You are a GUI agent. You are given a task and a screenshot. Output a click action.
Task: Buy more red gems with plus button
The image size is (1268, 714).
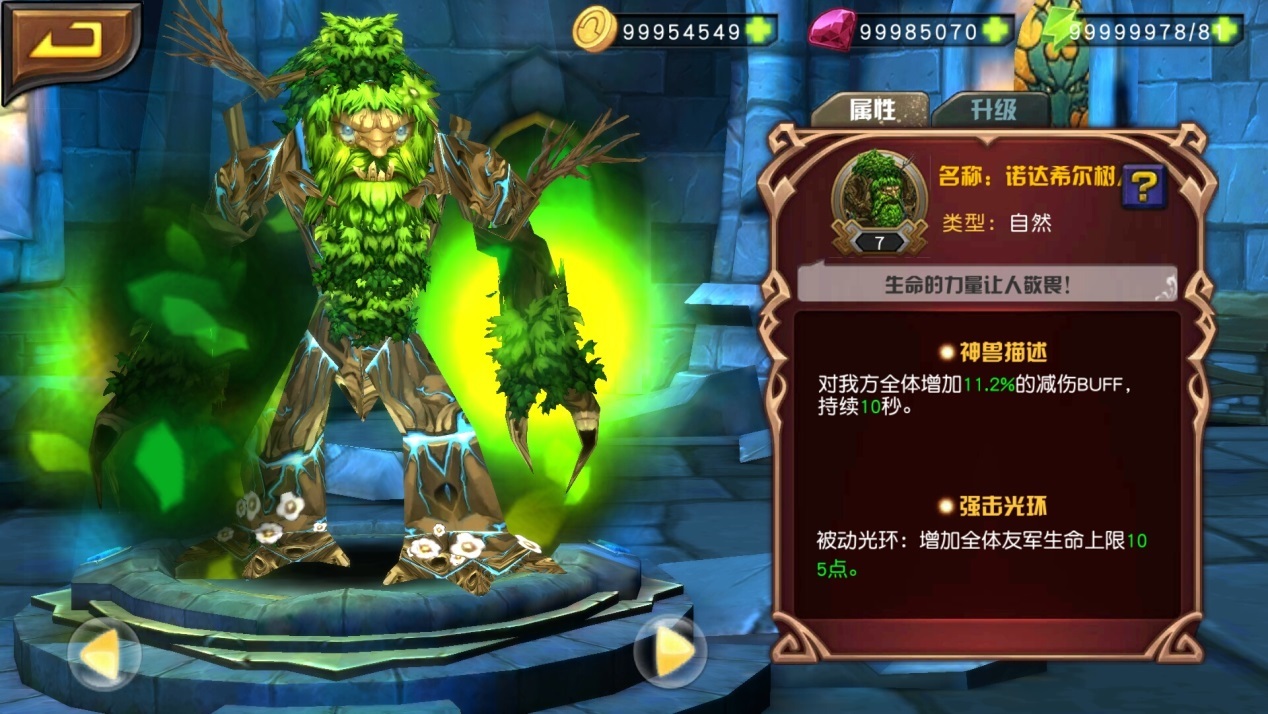click(996, 31)
